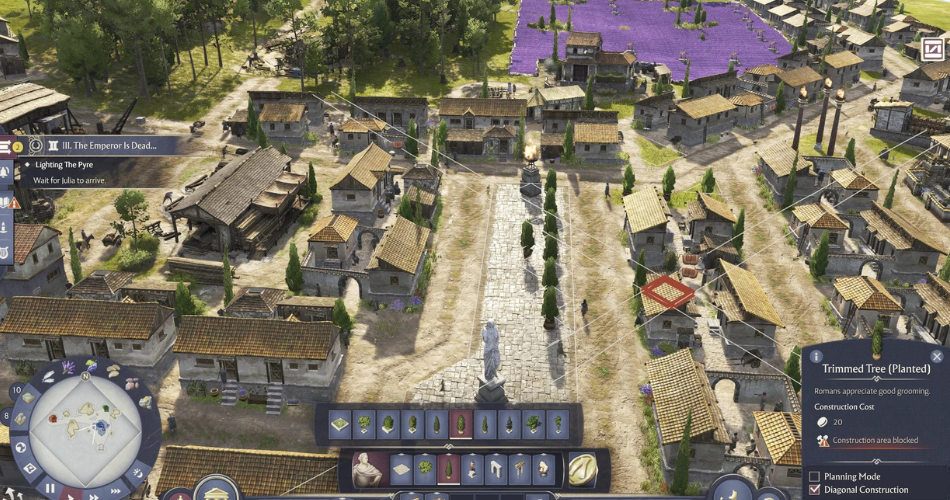The height and width of the screenshot is (500, 950).
Task: Select the wooden pergola build option
Action: tap(522, 469)
